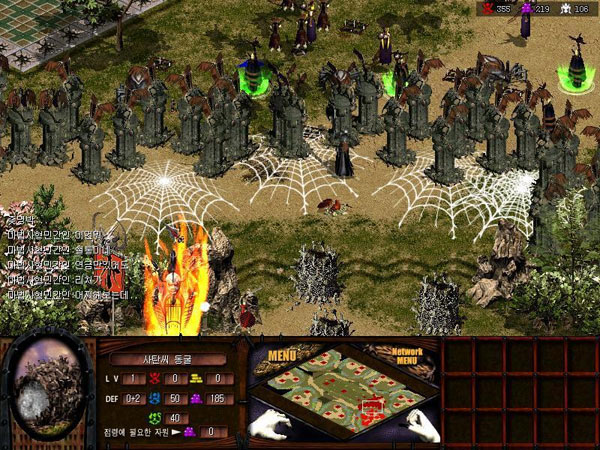Image resolution: width=600 pixels, height=450 pixels.
Task: Open the Network MENU
Action: click(408, 357)
